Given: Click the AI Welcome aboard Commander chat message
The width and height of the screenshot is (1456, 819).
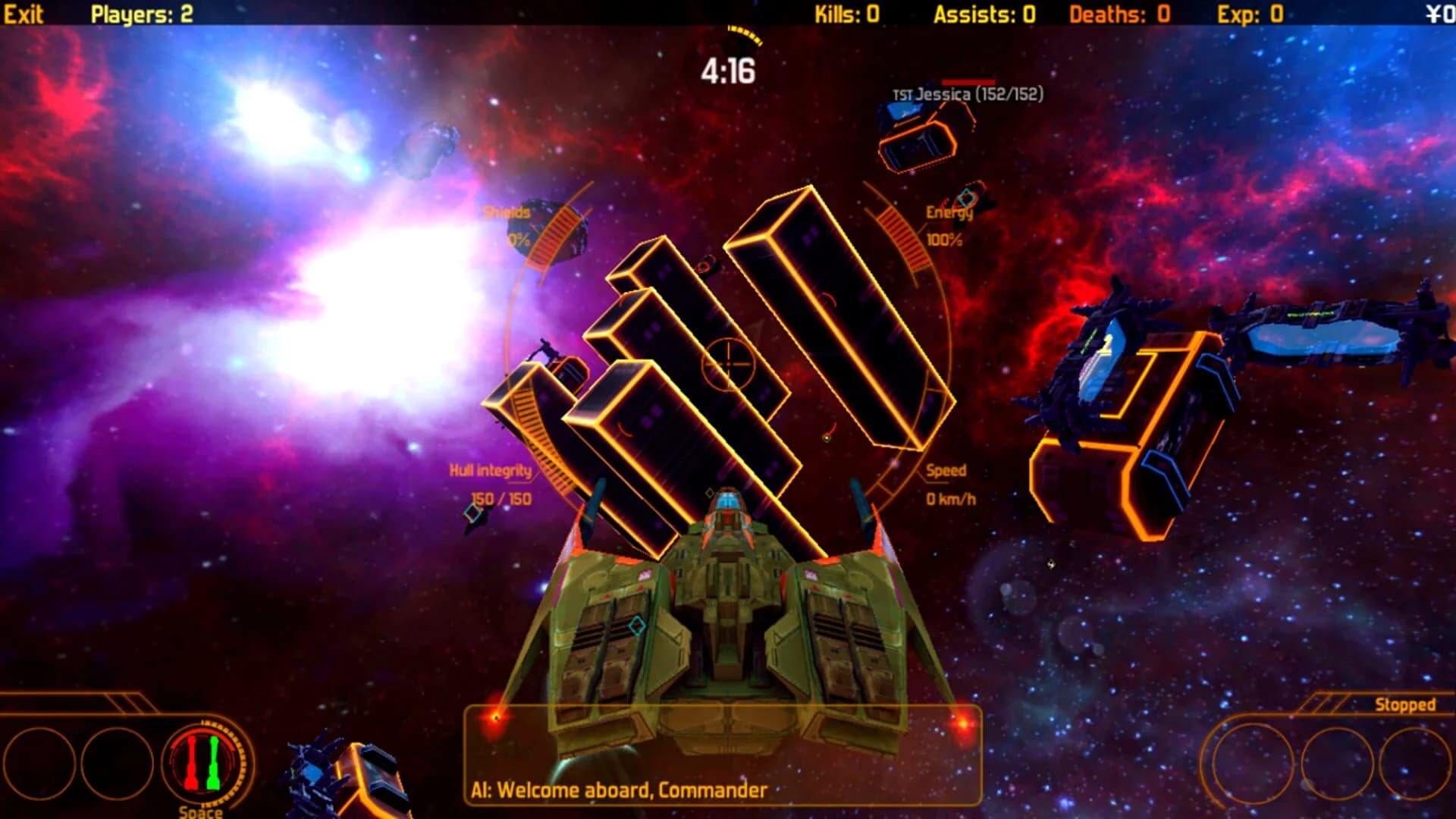Looking at the screenshot, I should (x=616, y=791).
